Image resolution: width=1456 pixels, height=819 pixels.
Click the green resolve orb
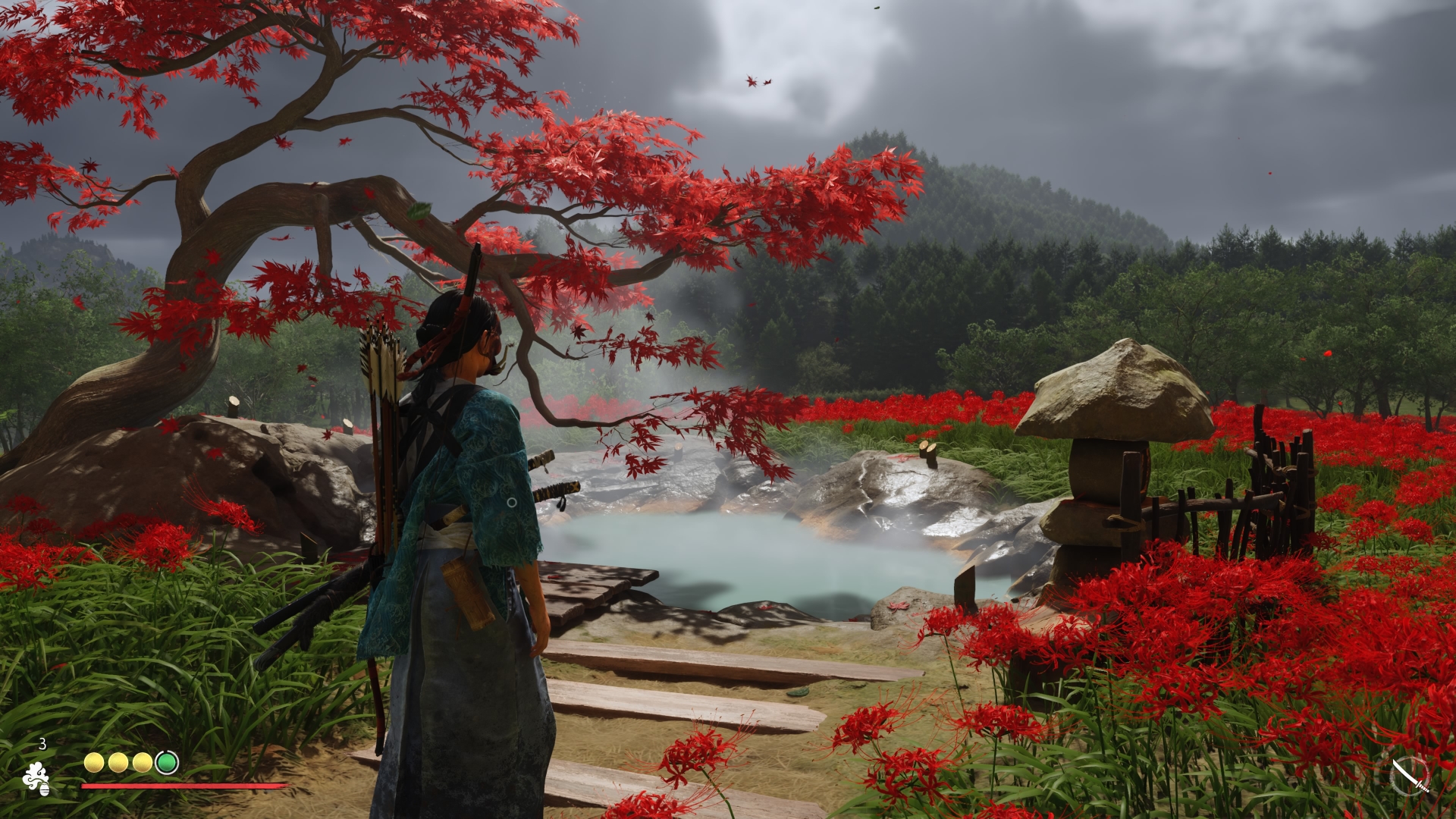167,762
